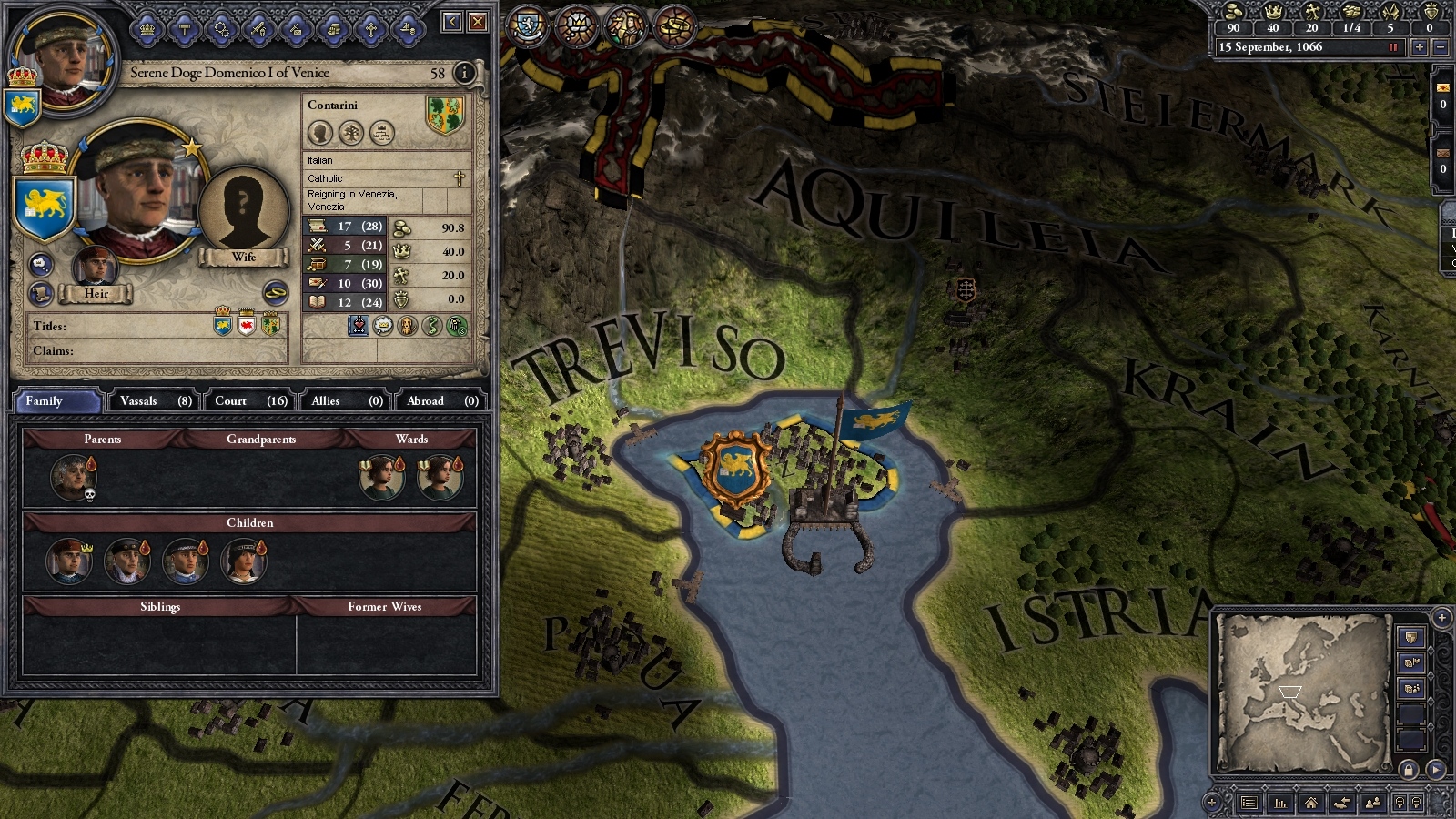Select the first round coat-of-arms menu icon

pos(528,25)
